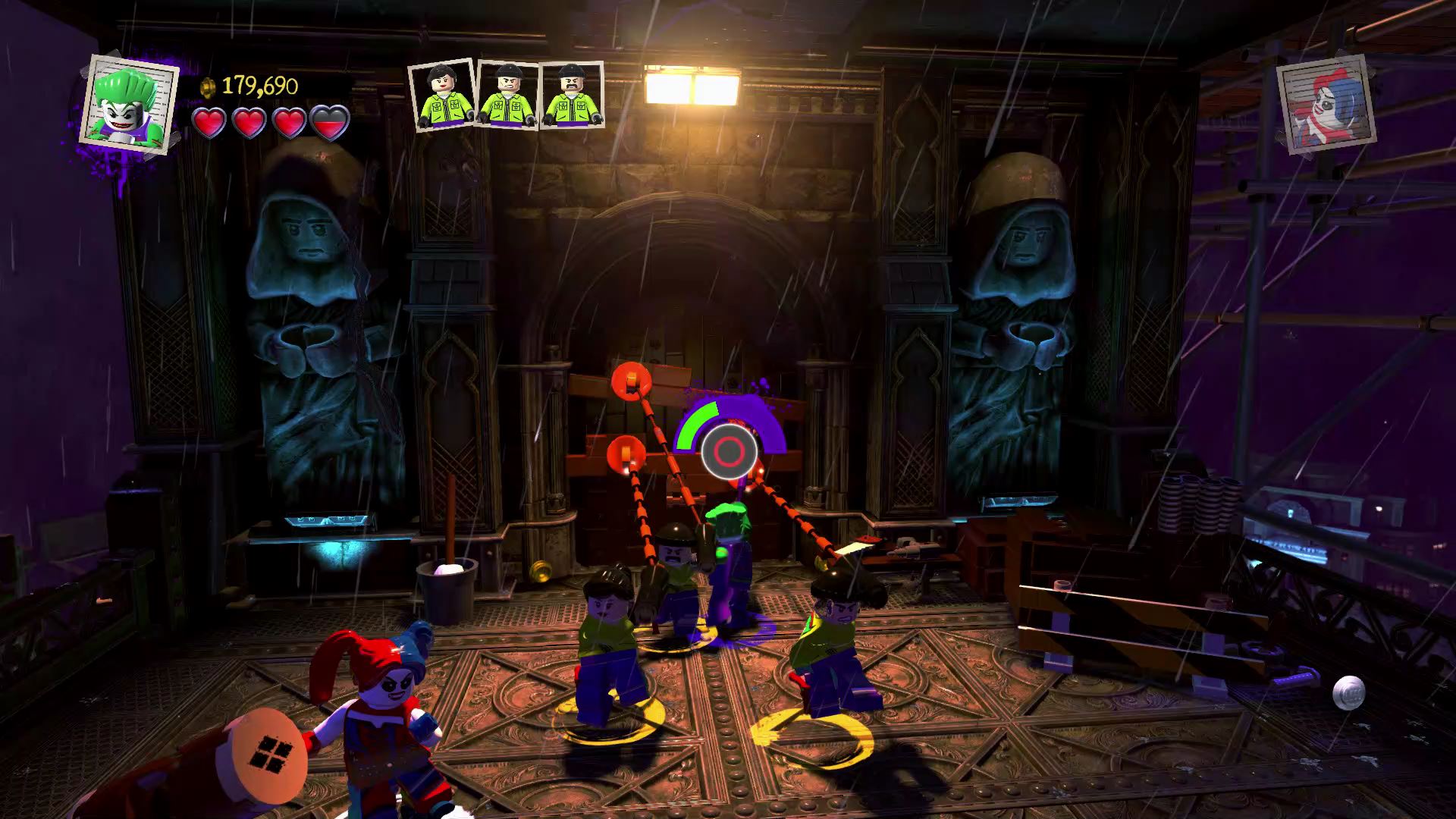Select the clean-shaven goon portrait wearing a beanie
Viewport: 1456px width, 819px height.
click(x=507, y=96)
